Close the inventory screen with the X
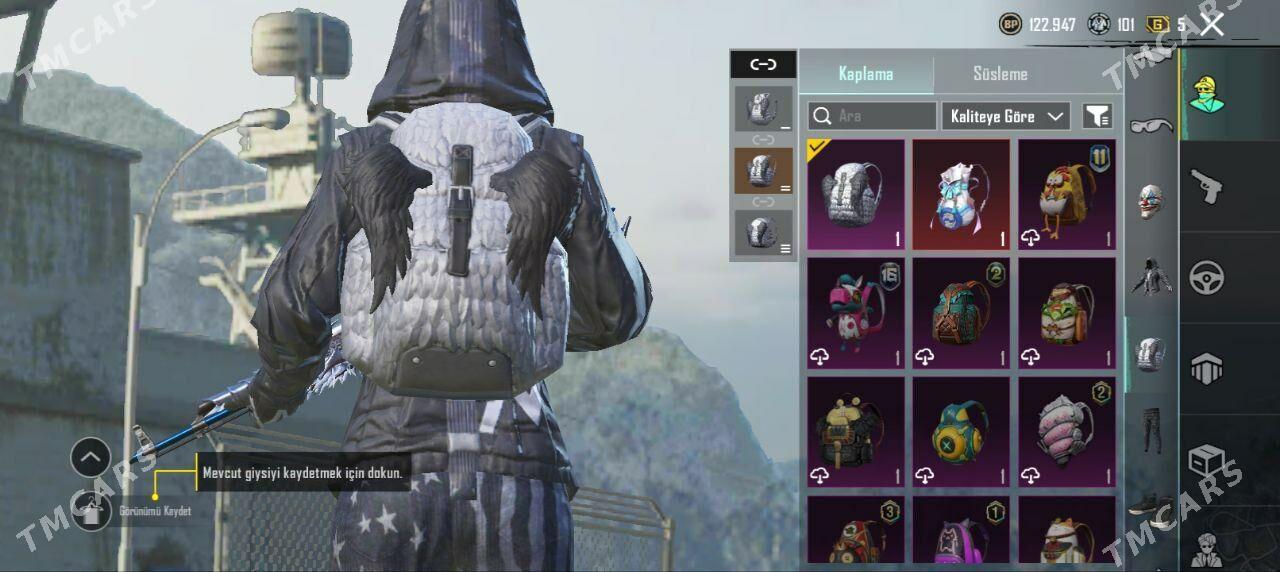 (x=1212, y=25)
